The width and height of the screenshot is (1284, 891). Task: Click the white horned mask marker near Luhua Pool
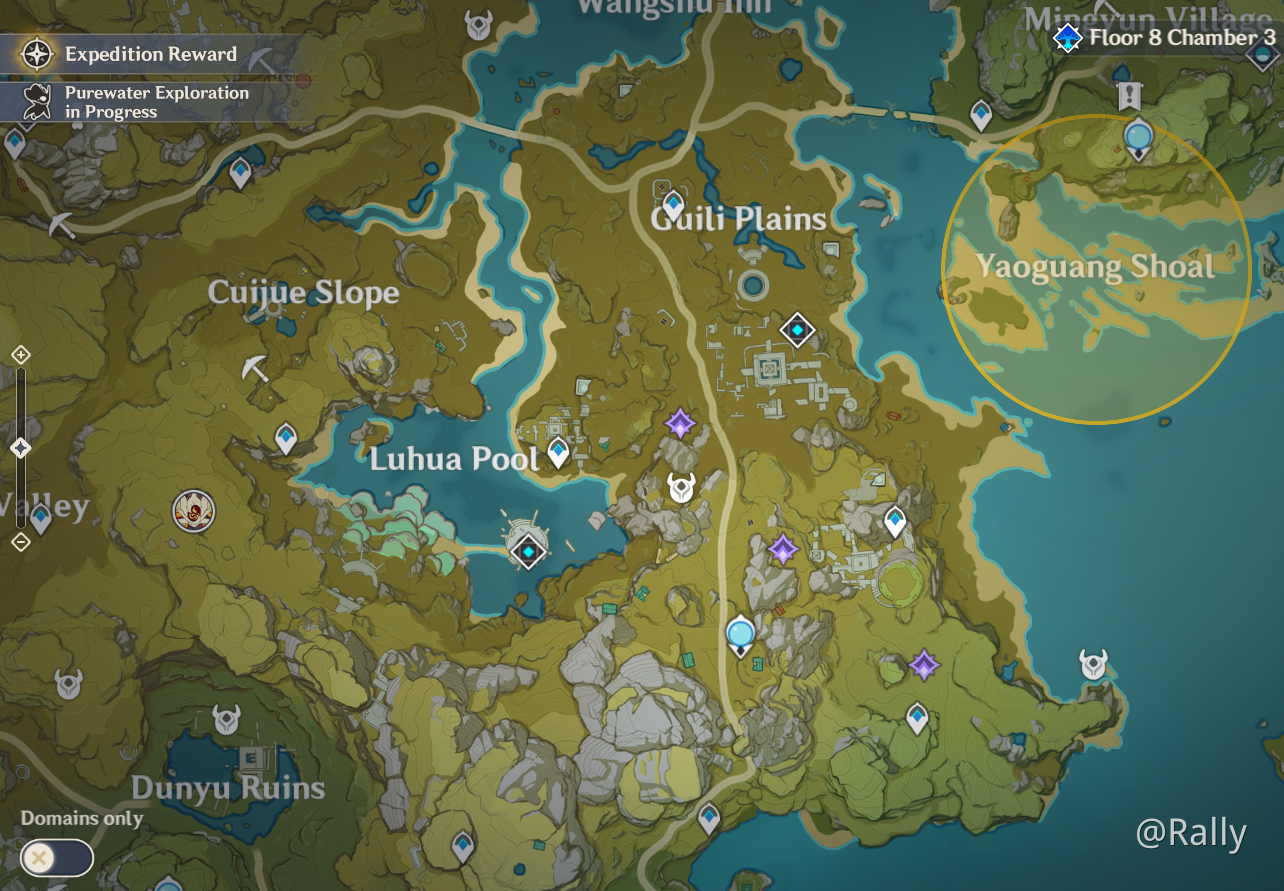(682, 488)
